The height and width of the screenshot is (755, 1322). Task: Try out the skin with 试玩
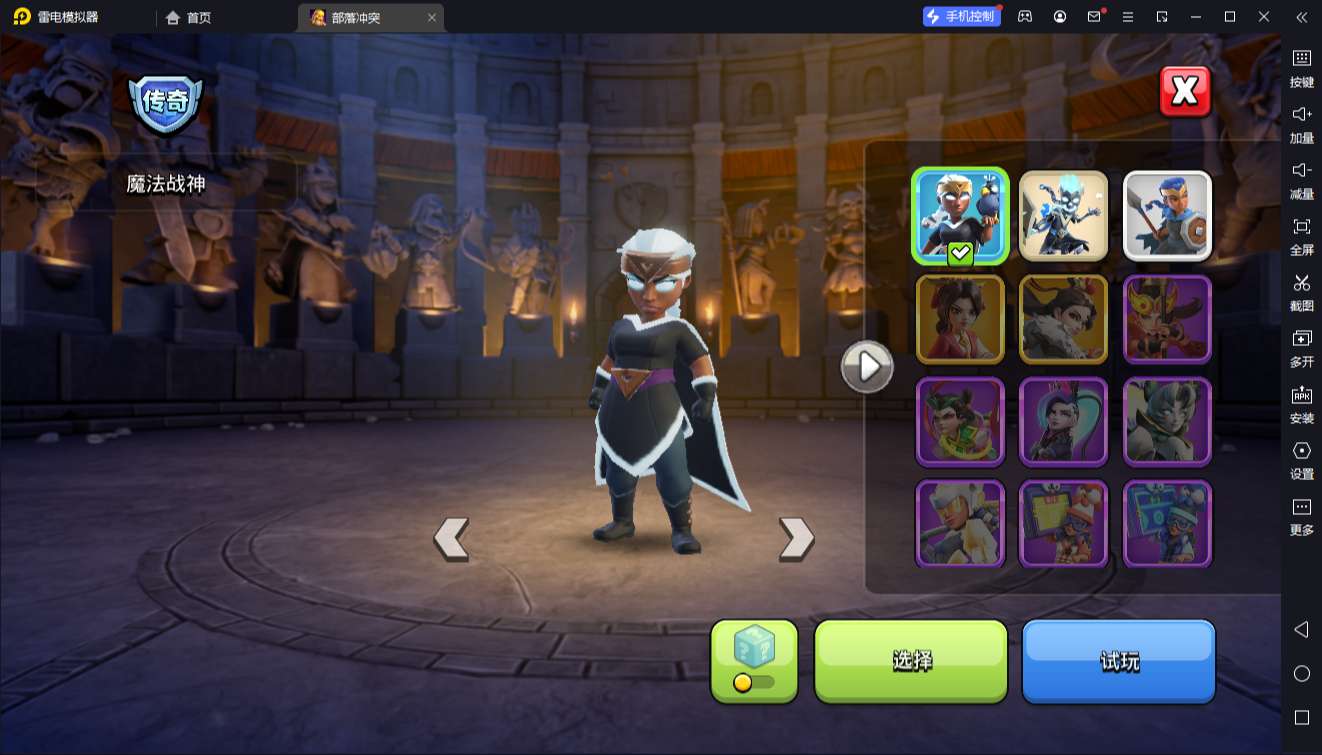click(x=1118, y=660)
